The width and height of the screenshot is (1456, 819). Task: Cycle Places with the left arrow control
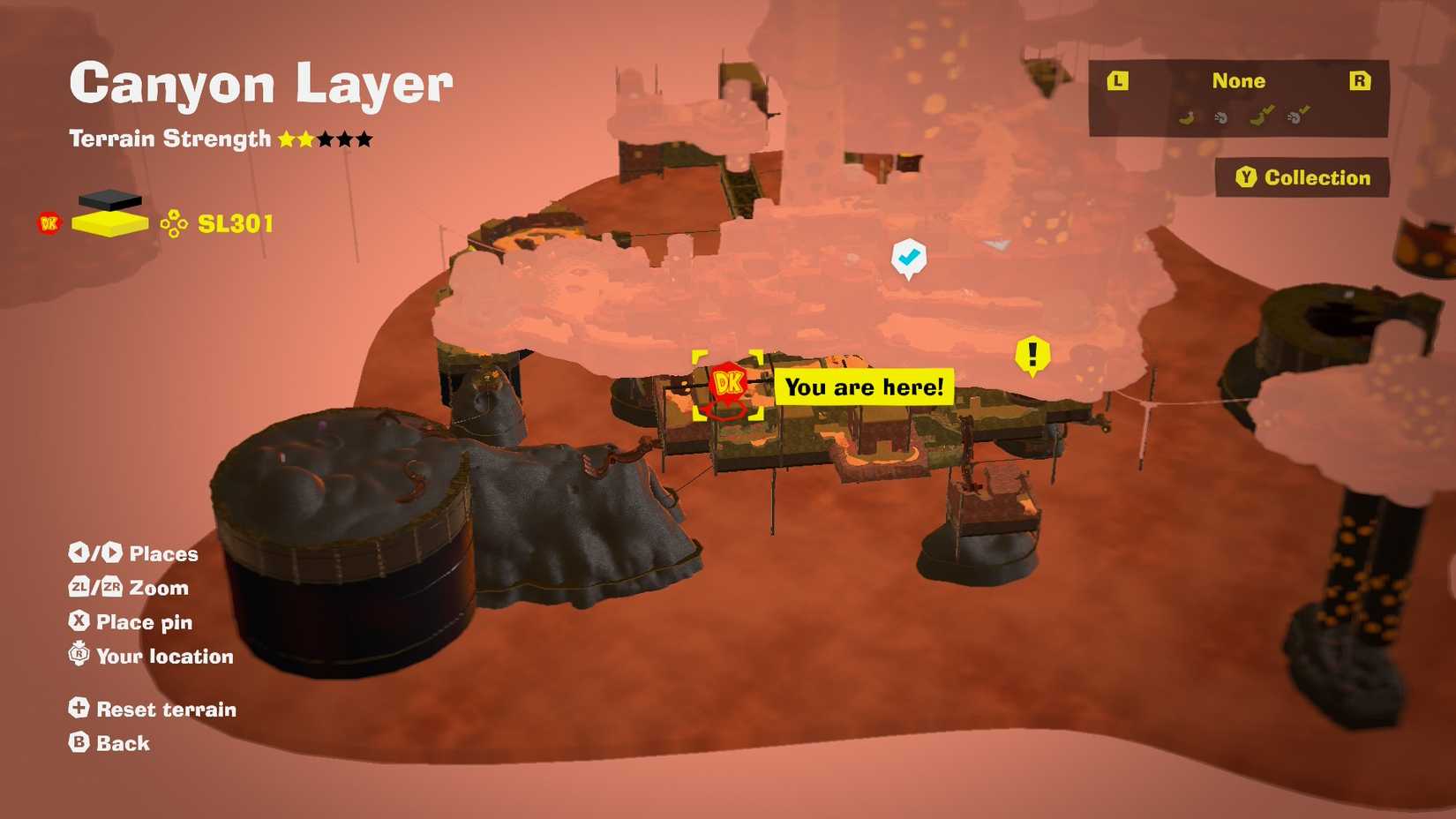(78, 553)
